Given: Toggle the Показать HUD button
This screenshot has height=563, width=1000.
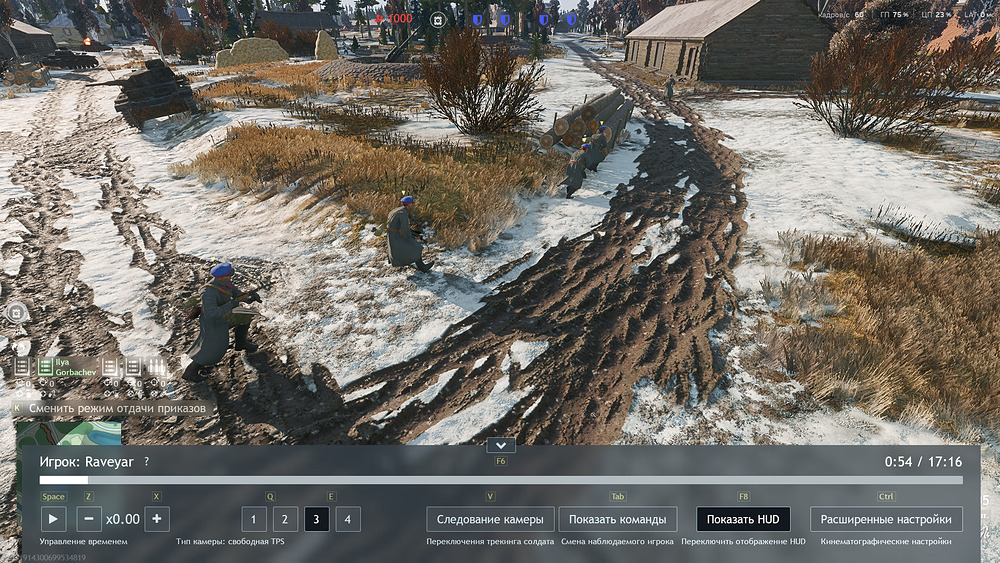Looking at the screenshot, I should (x=743, y=519).
